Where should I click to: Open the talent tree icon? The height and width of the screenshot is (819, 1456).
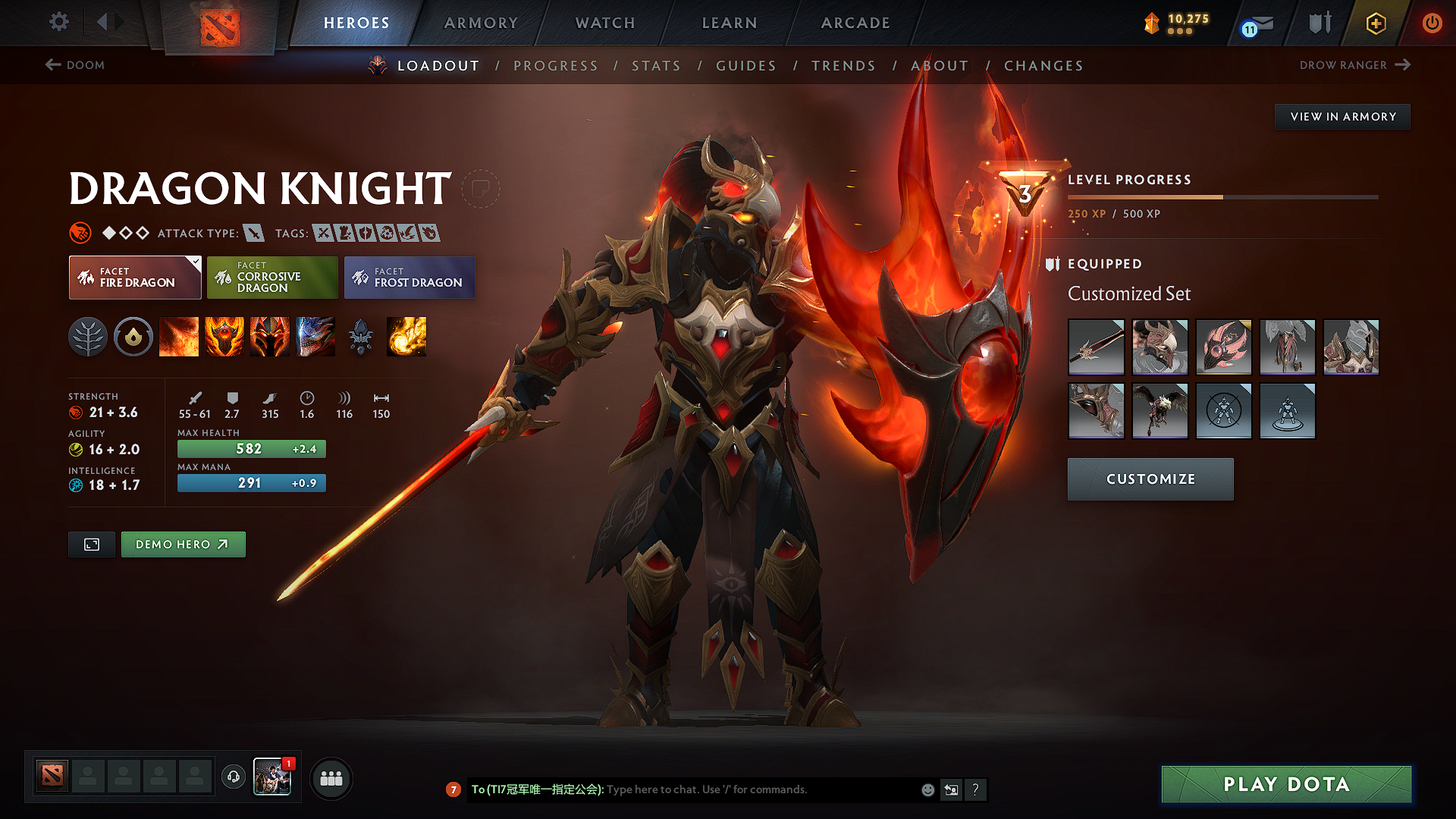pos(89,337)
